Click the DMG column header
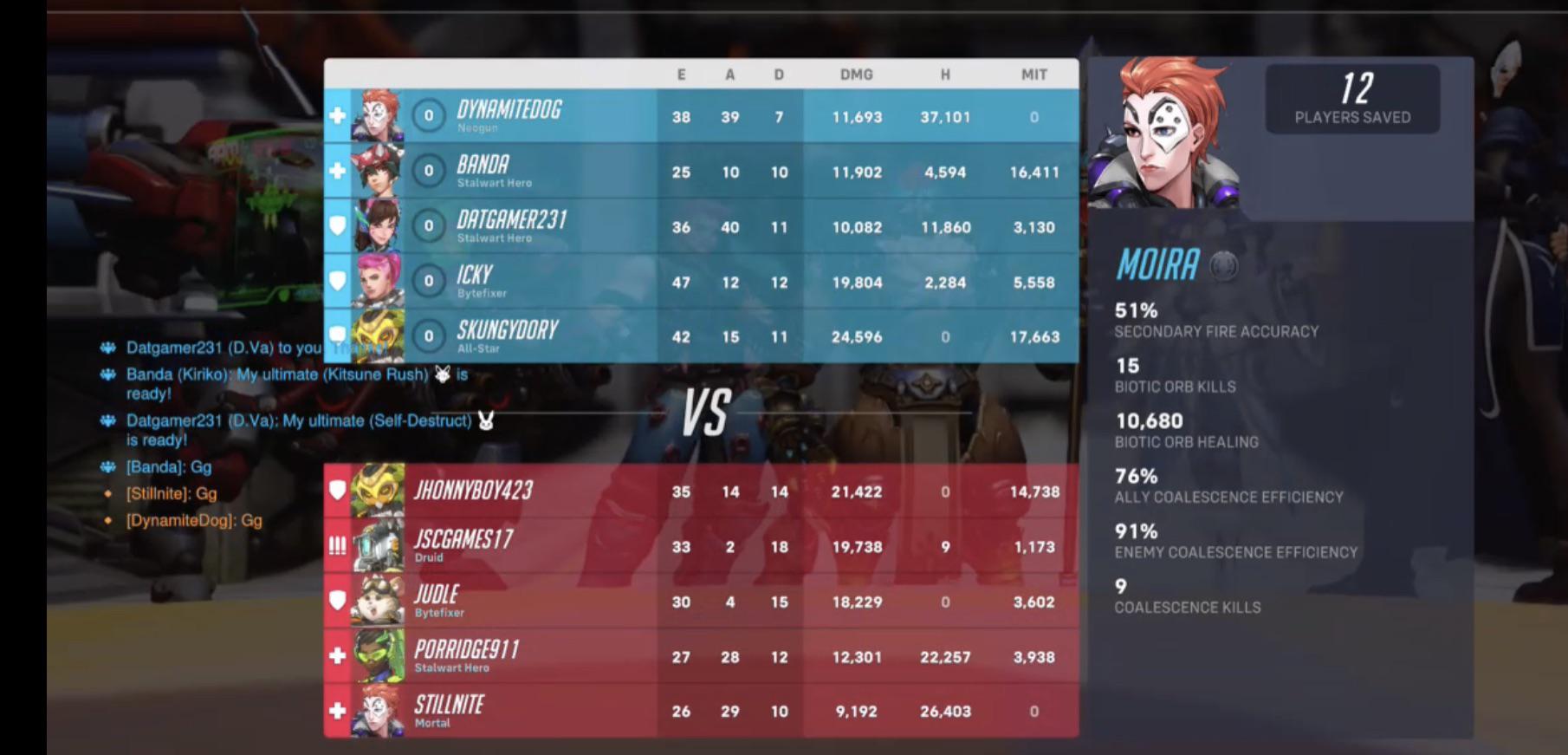This screenshot has height=755, width=1568. [x=855, y=75]
